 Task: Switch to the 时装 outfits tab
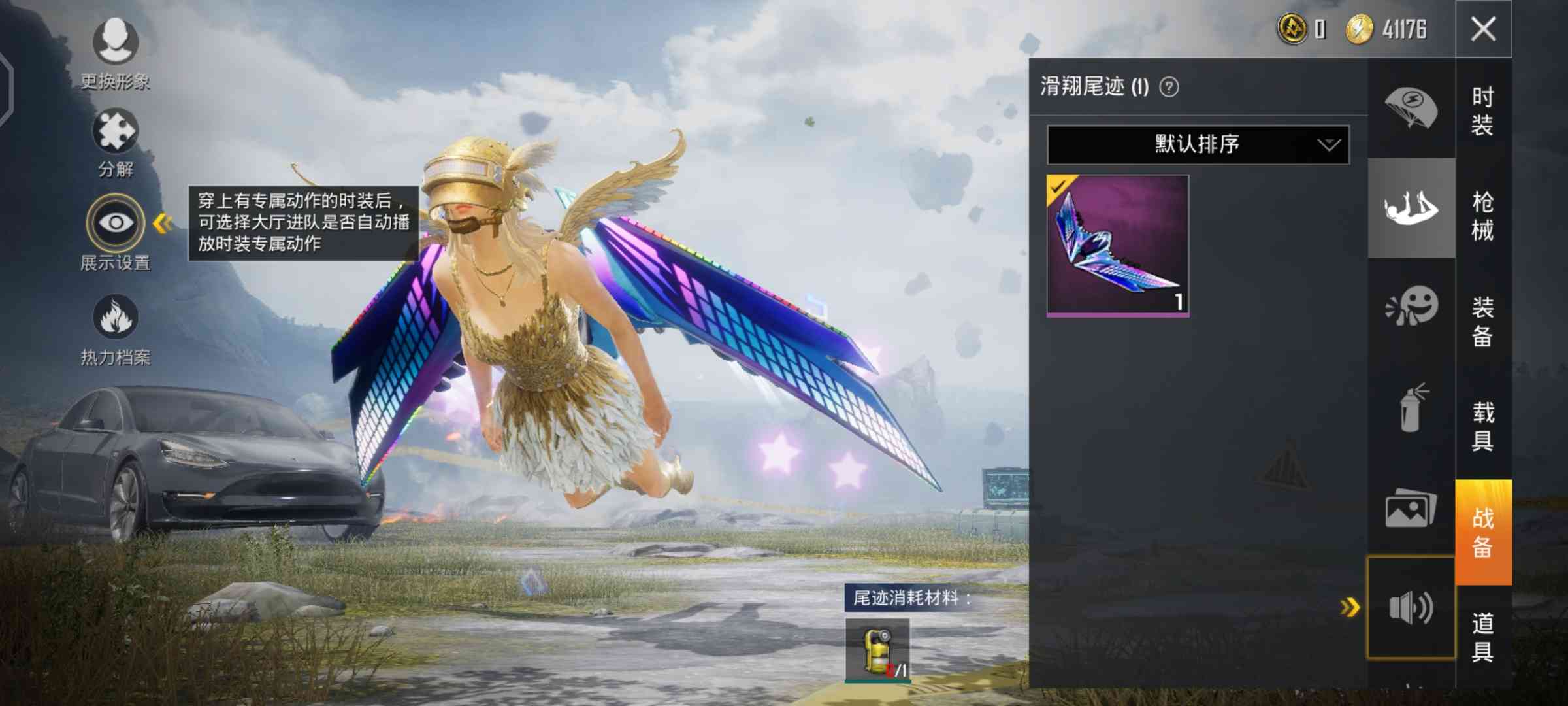pos(1482,110)
